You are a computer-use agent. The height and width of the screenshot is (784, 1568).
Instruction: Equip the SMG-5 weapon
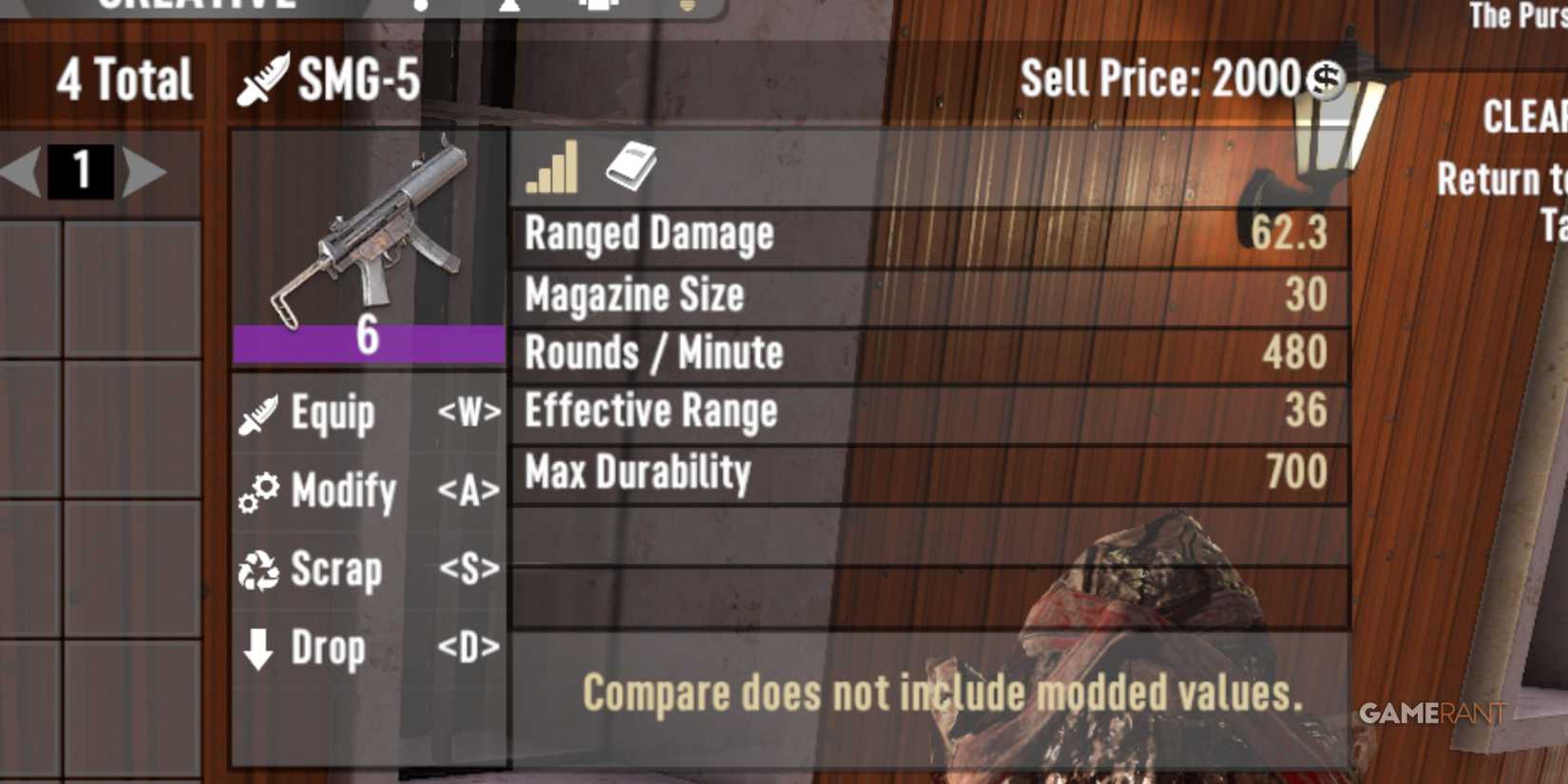[332, 412]
